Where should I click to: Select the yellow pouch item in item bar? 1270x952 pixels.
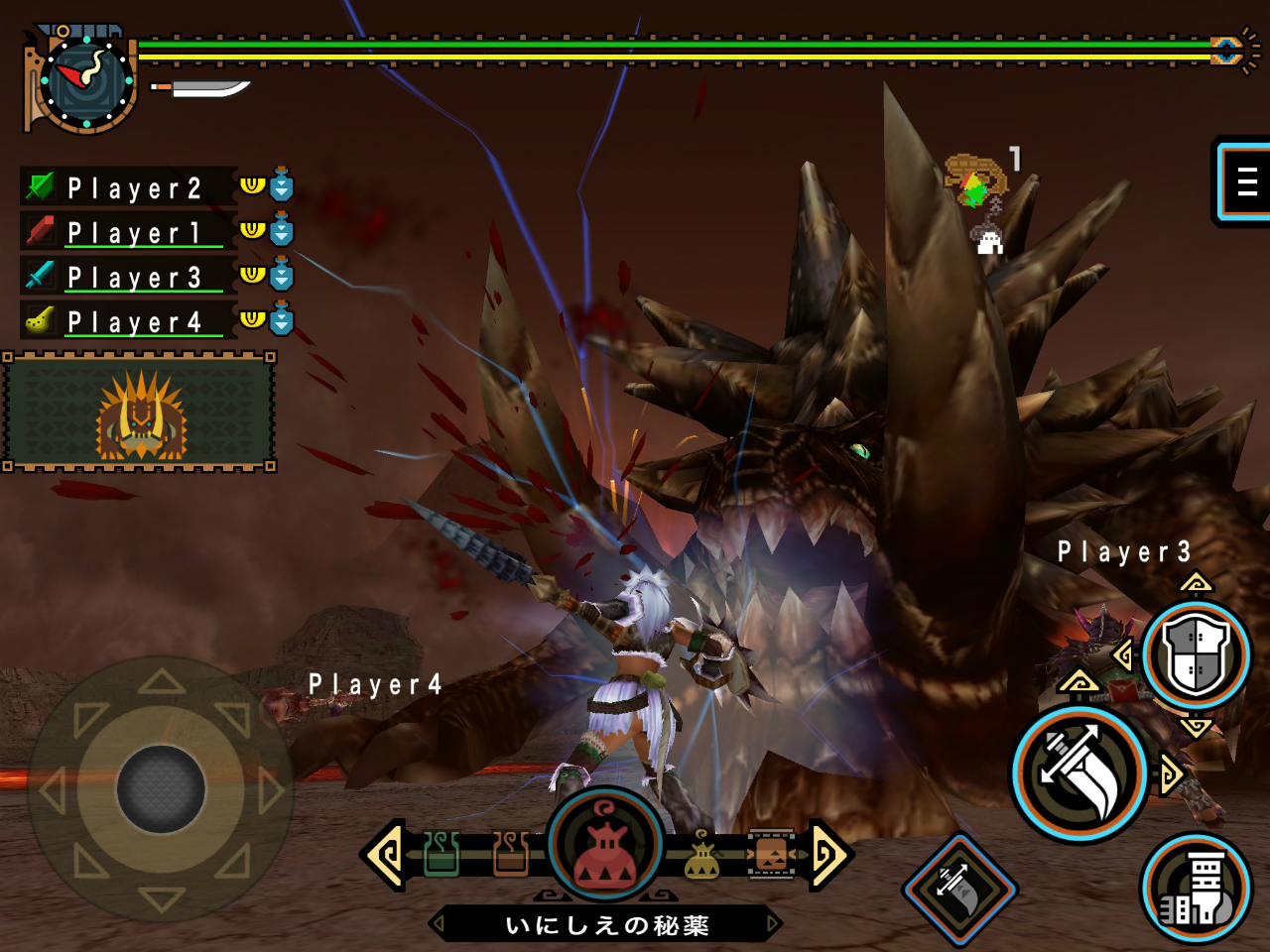click(702, 856)
